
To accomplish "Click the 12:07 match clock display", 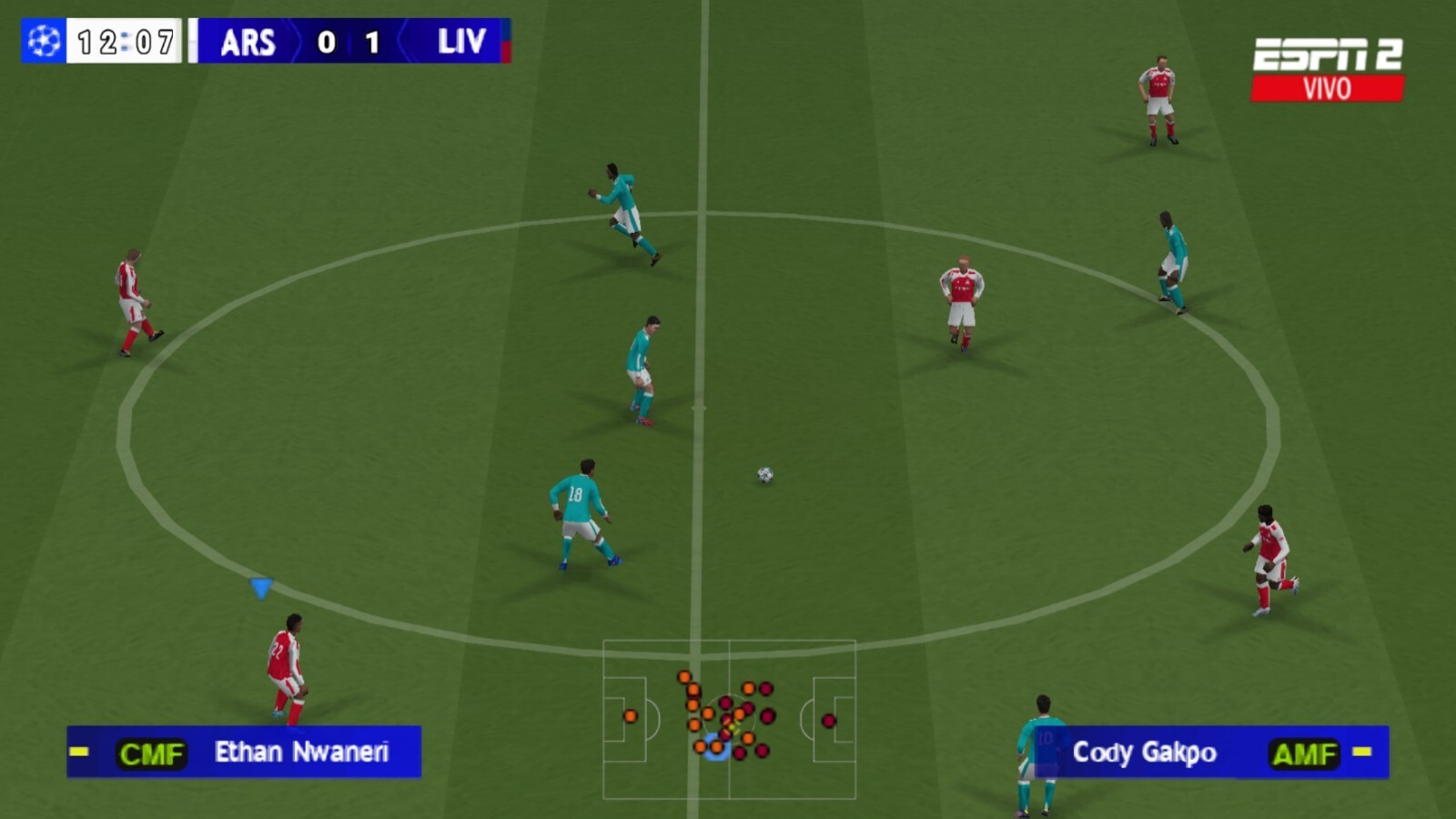I will point(126,40).
